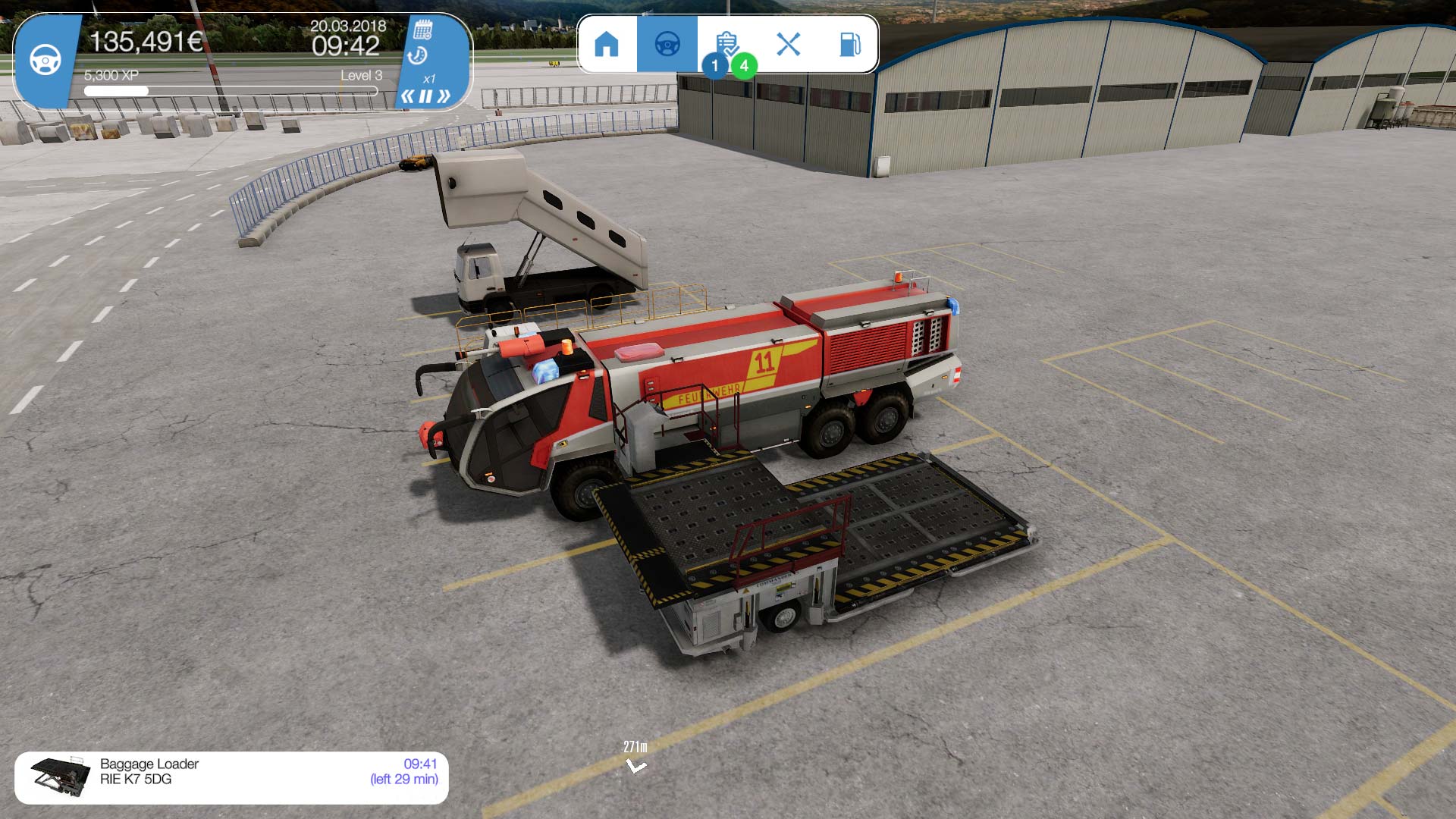Open the green notification badge showing 4
Viewport: 1456px width, 819px height.
744,67
